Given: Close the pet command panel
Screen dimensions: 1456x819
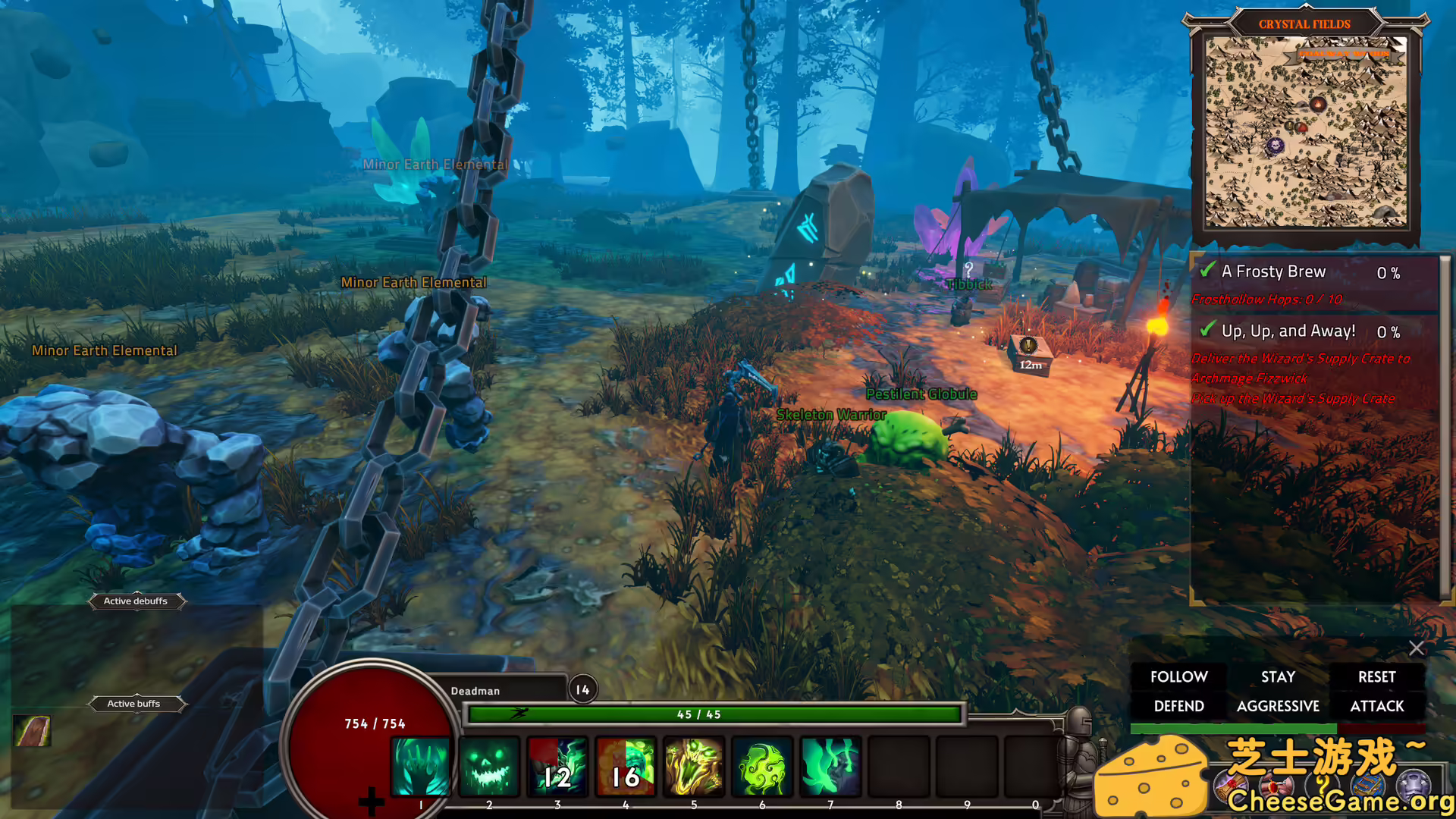Looking at the screenshot, I should tap(1416, 648).
